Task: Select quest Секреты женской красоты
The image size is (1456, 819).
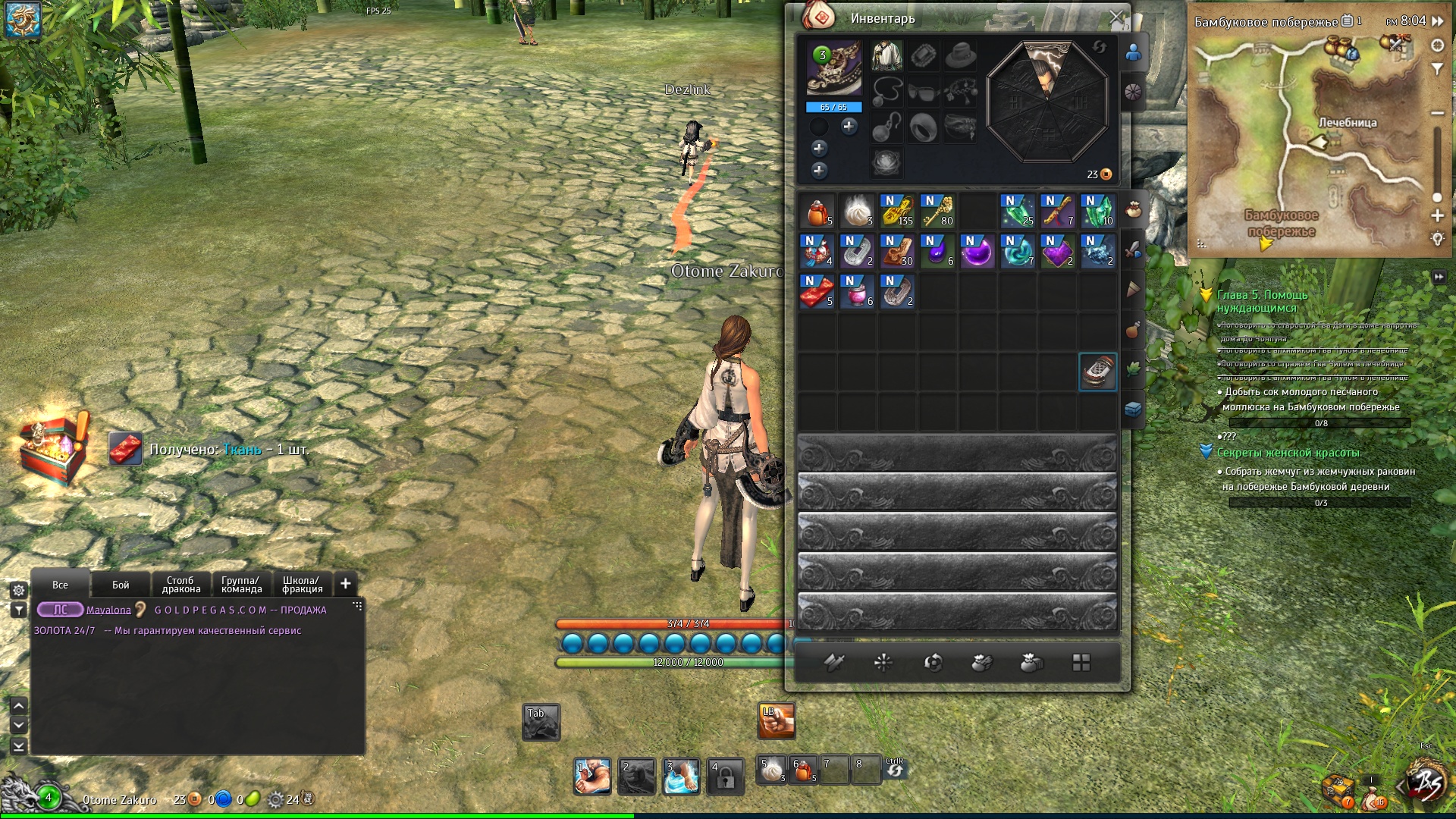Action: [1288, 453]
